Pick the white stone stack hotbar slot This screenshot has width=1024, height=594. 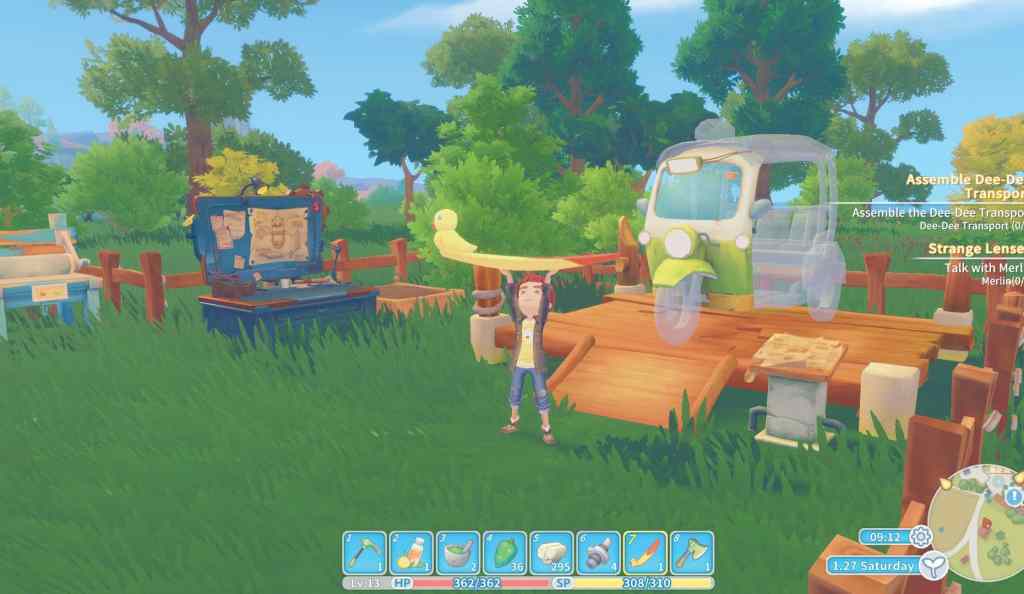point(551,552)
